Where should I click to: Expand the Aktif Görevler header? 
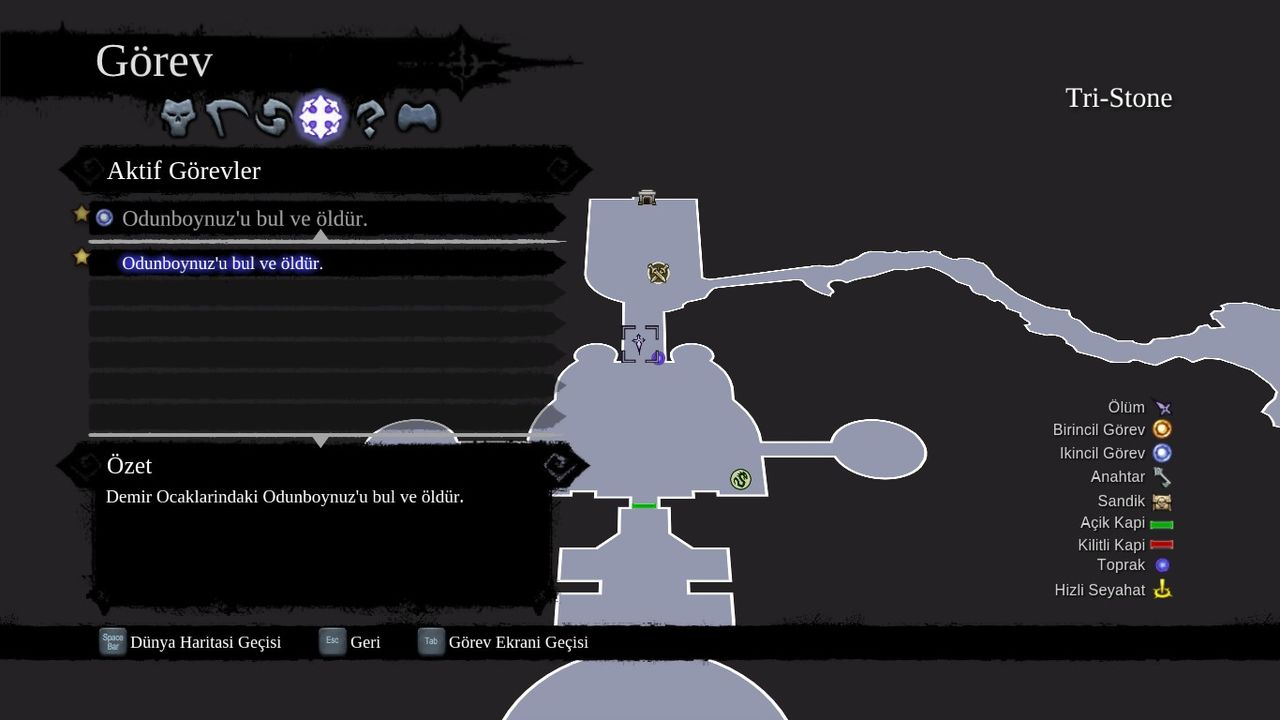pyautogui.click(x=183, y=170)
